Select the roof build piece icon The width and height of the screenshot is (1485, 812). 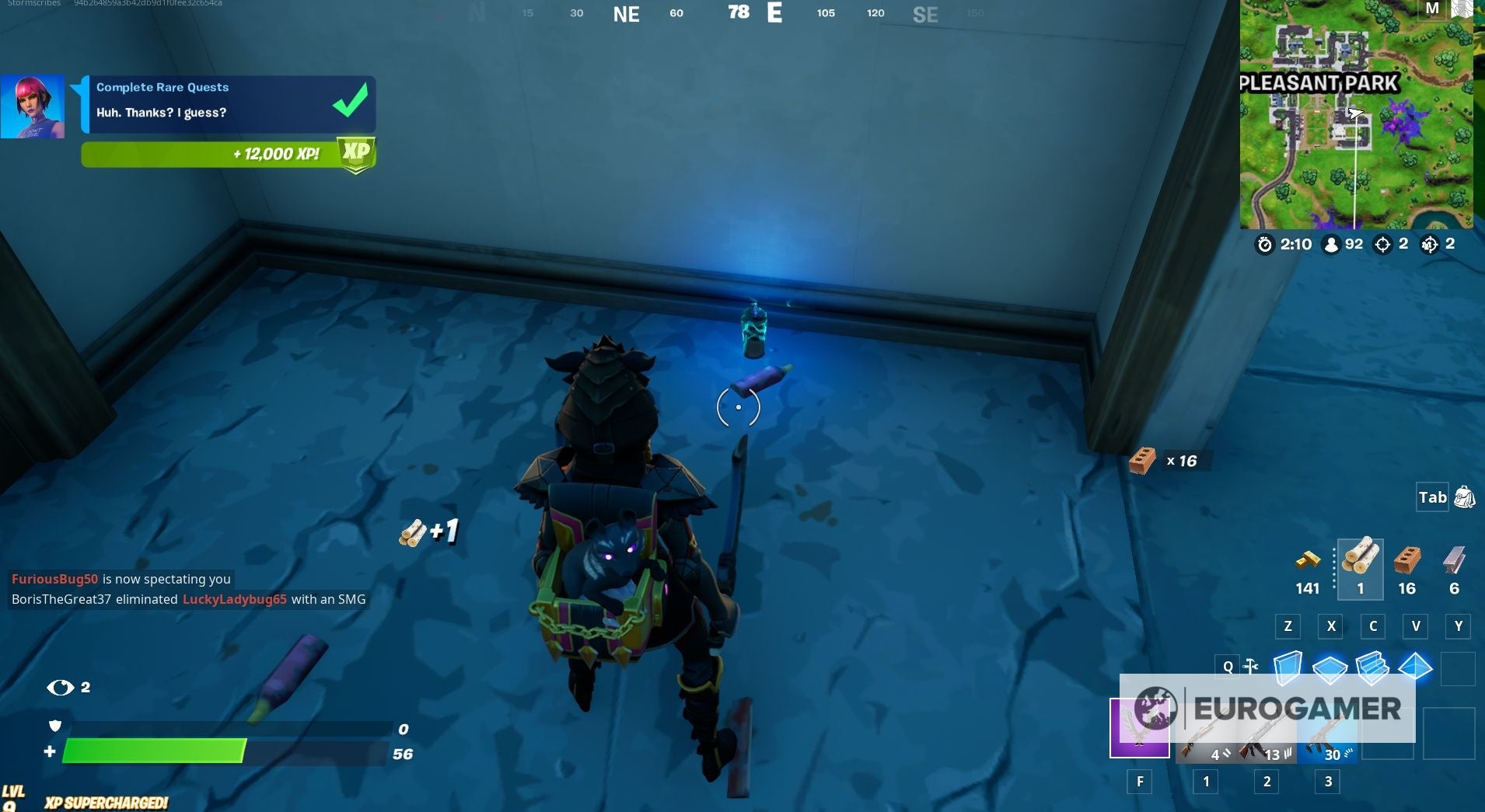click(1415, 667)
